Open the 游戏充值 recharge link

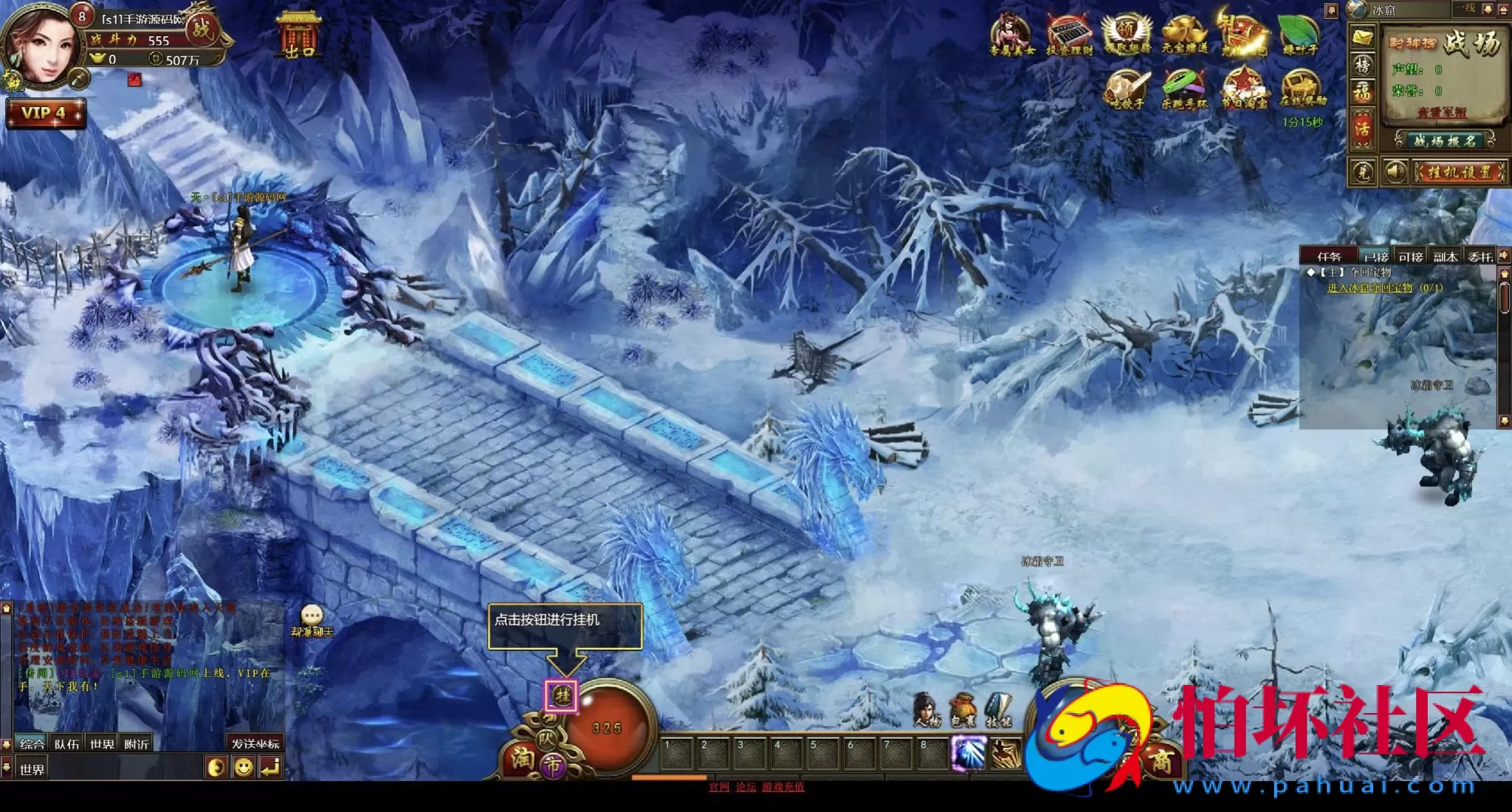pos(783,787)
